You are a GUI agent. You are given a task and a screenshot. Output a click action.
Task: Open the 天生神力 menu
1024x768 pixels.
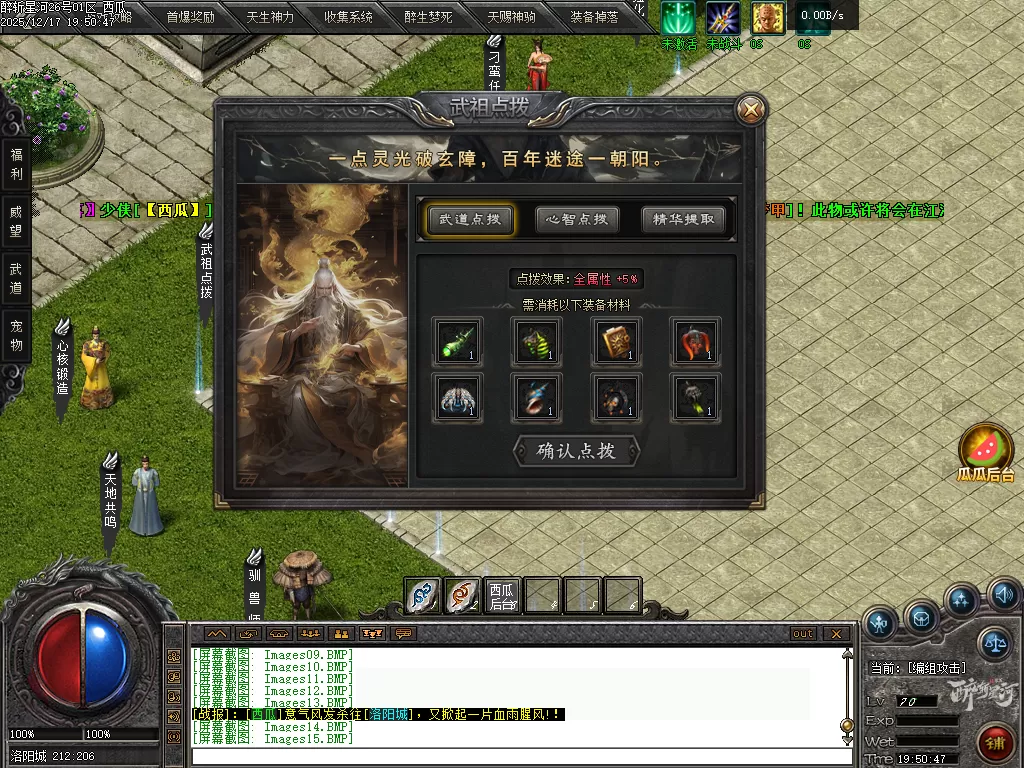270,17
